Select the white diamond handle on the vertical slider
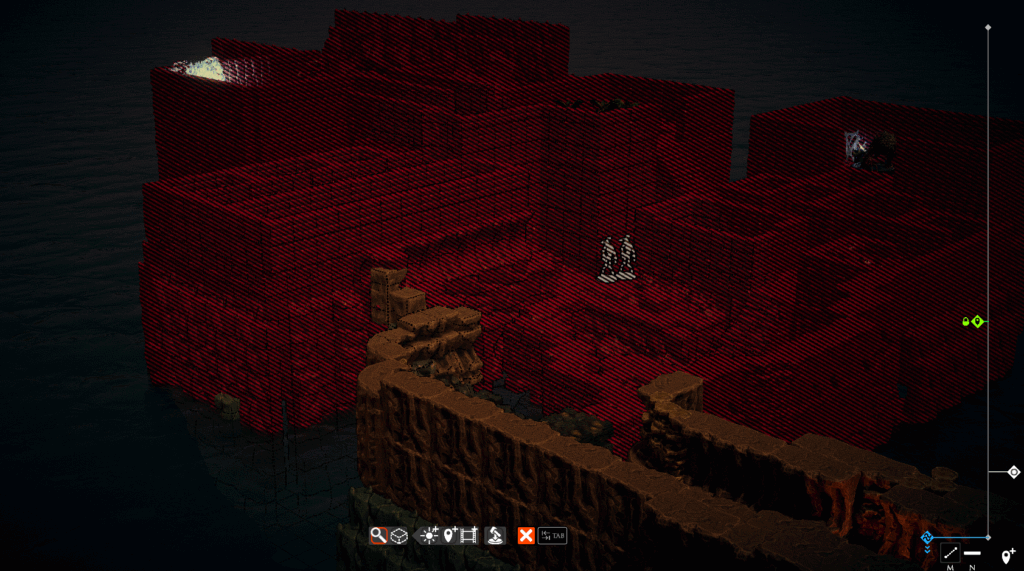Image resolution: width=1024 pixels, height=571 pixels. 1013,472
